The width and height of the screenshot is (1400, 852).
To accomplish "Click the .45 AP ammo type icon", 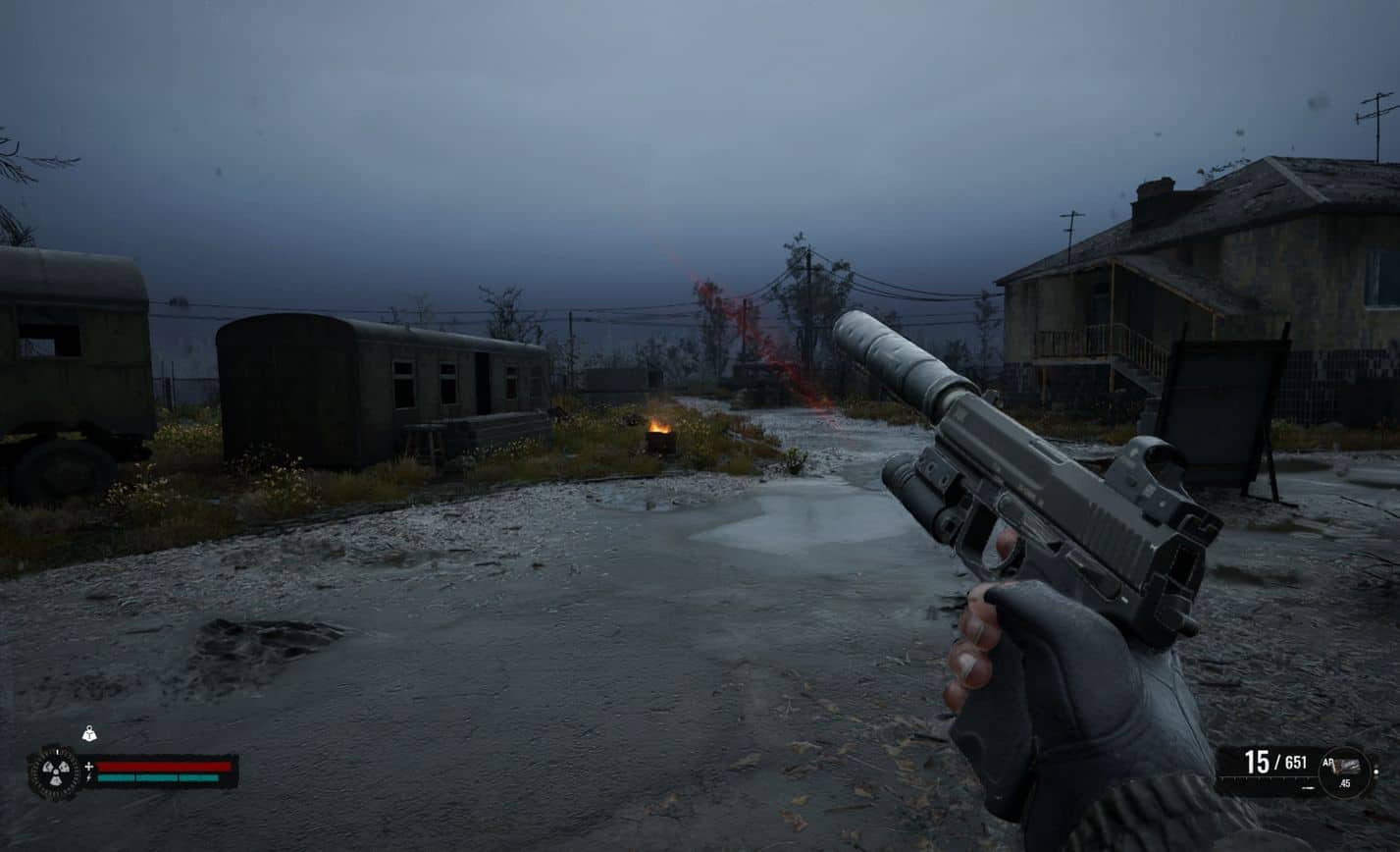I will [x=1344, y=770].
